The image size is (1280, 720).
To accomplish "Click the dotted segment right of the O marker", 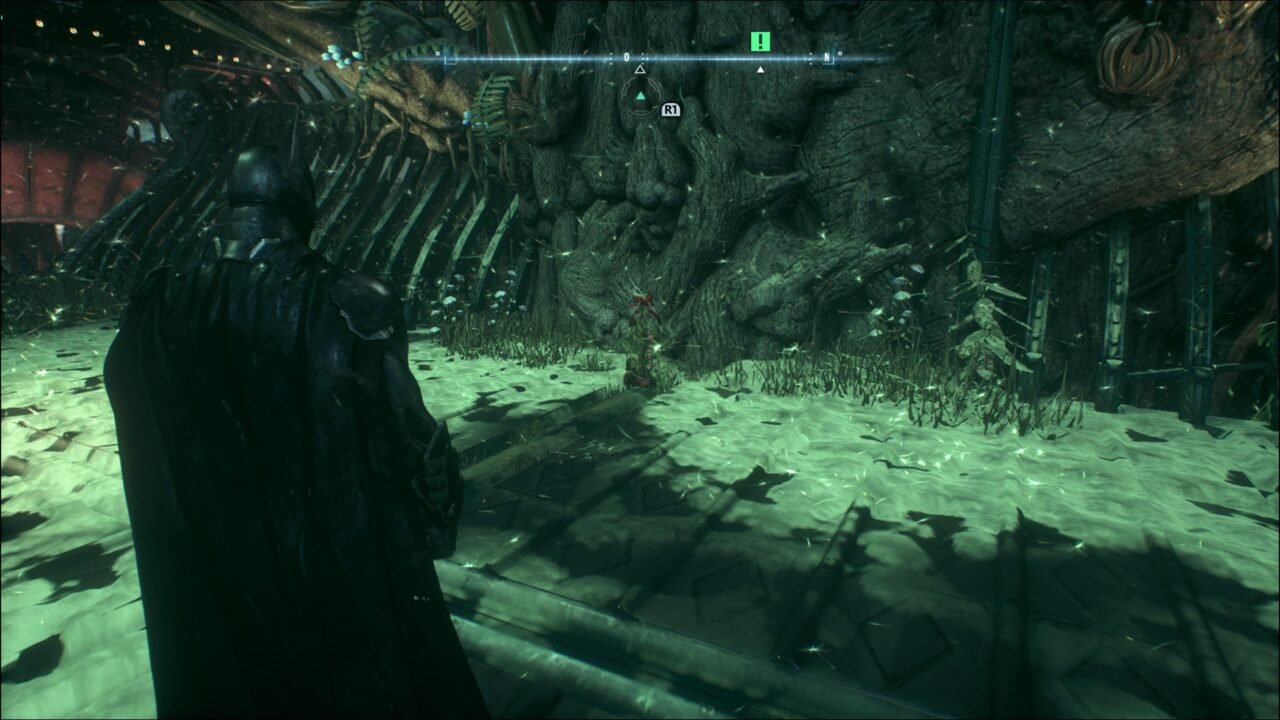I will pyautogui.click(x=645, y=56).
